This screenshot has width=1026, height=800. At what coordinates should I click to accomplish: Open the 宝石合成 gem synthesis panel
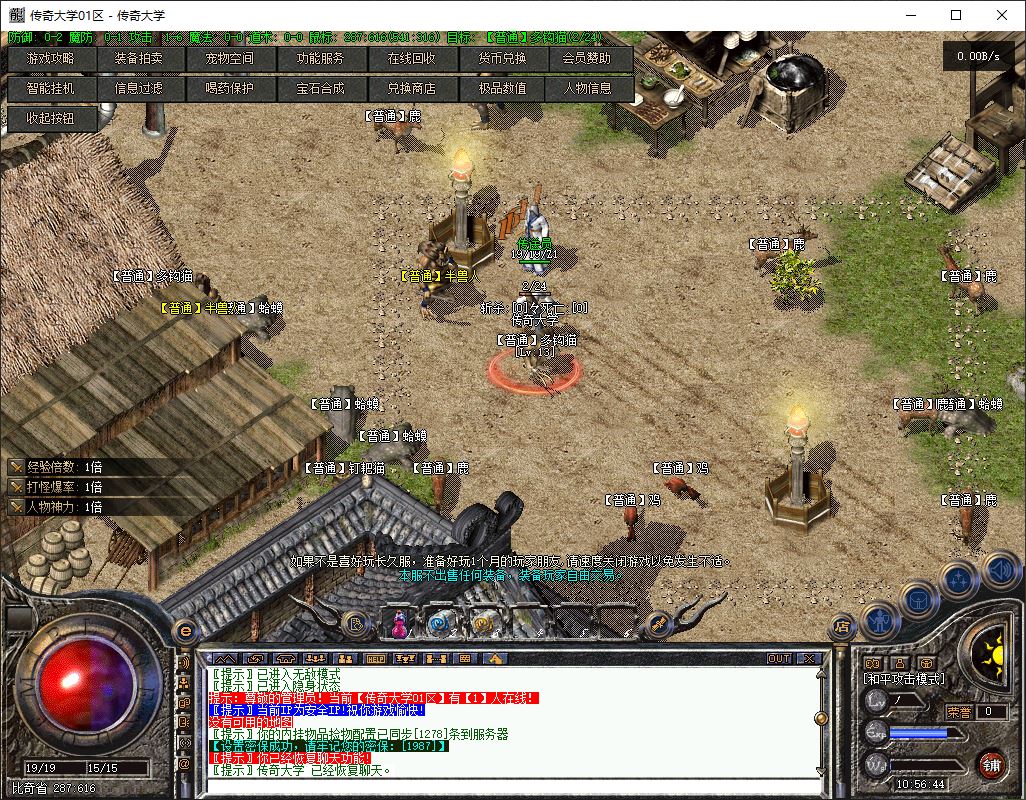coord(319,89)
